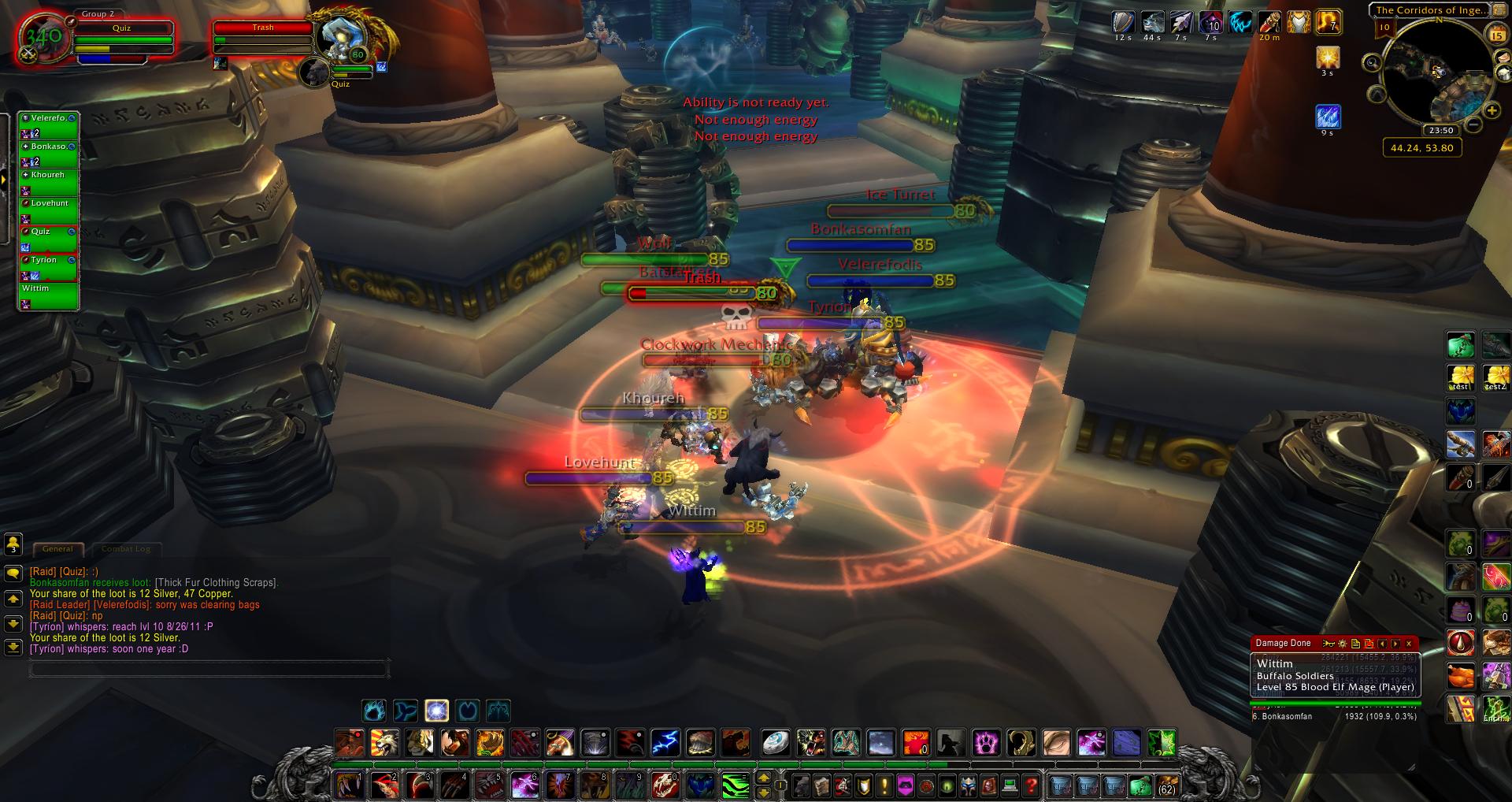The image size is (1512, 802).
Task: Open the calendar button showing 15
Action: click(x=1497, y=35)
